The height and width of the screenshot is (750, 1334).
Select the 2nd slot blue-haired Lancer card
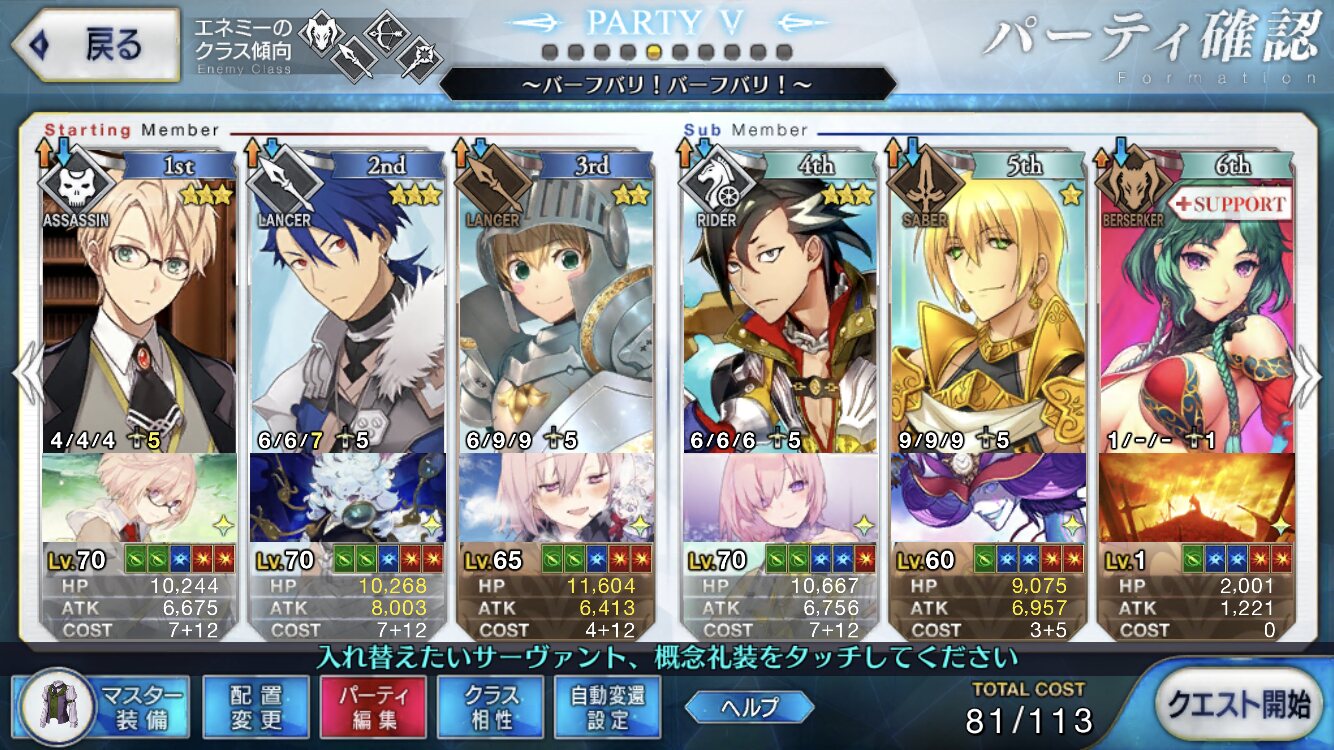[347, 310]
